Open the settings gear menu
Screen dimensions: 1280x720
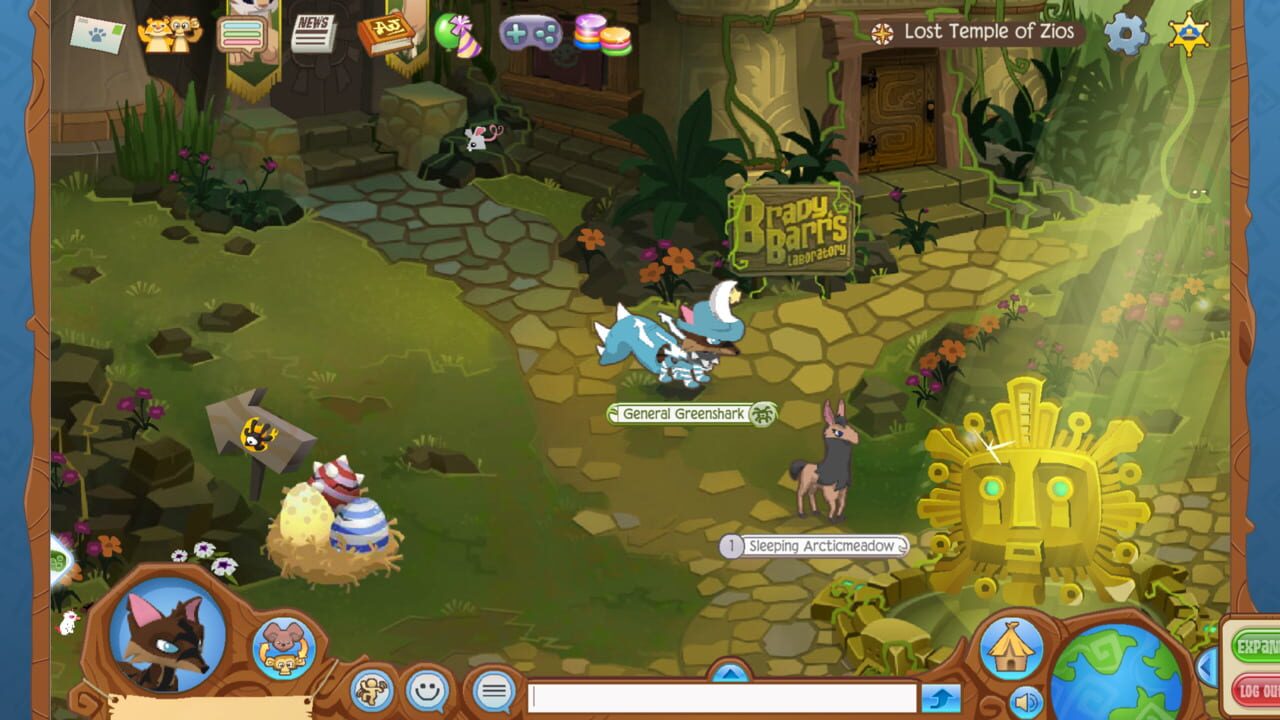pos(1127,31)
